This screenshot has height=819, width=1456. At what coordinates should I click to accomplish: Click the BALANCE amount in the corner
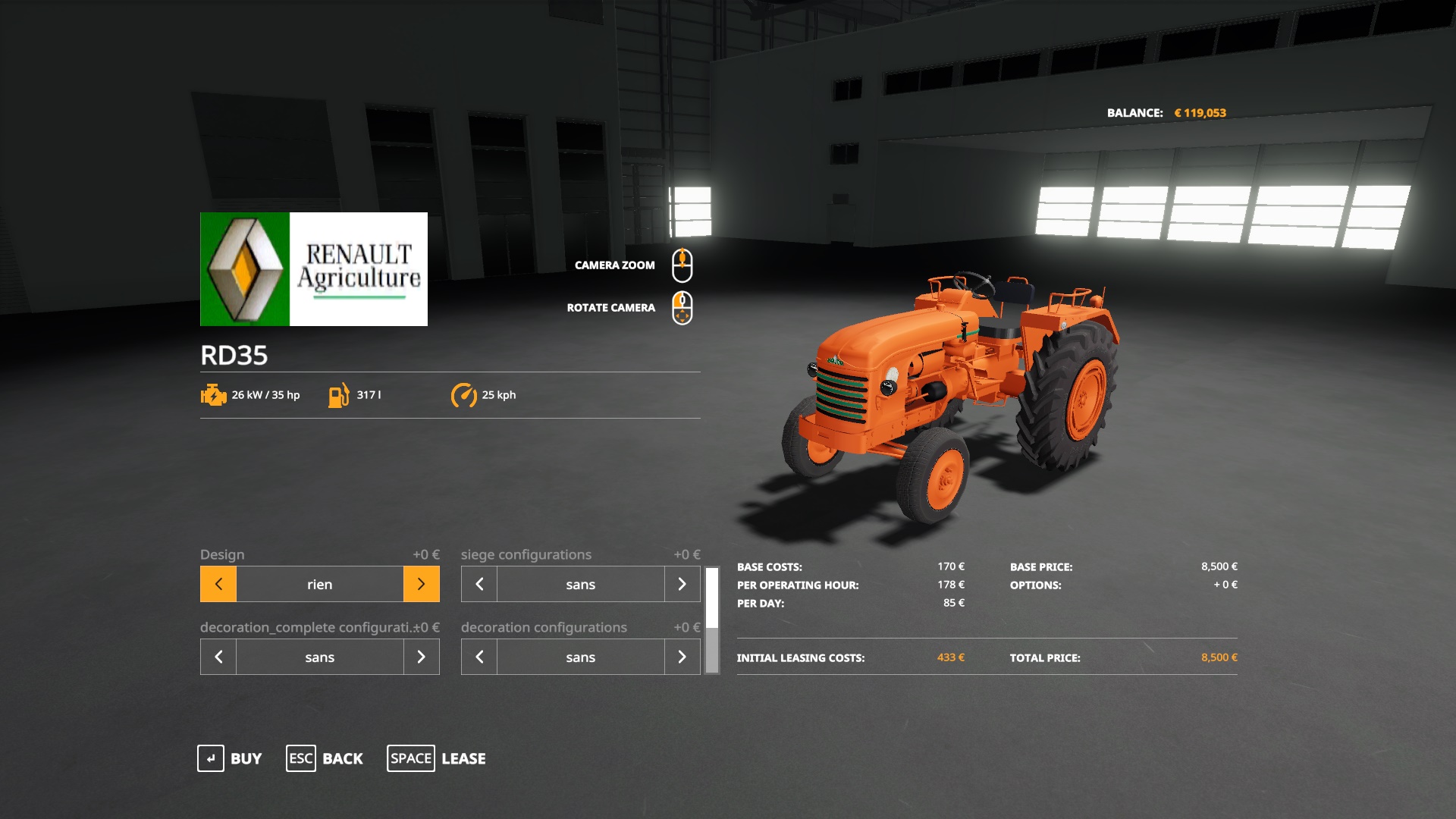click(x=1200, y=111)
